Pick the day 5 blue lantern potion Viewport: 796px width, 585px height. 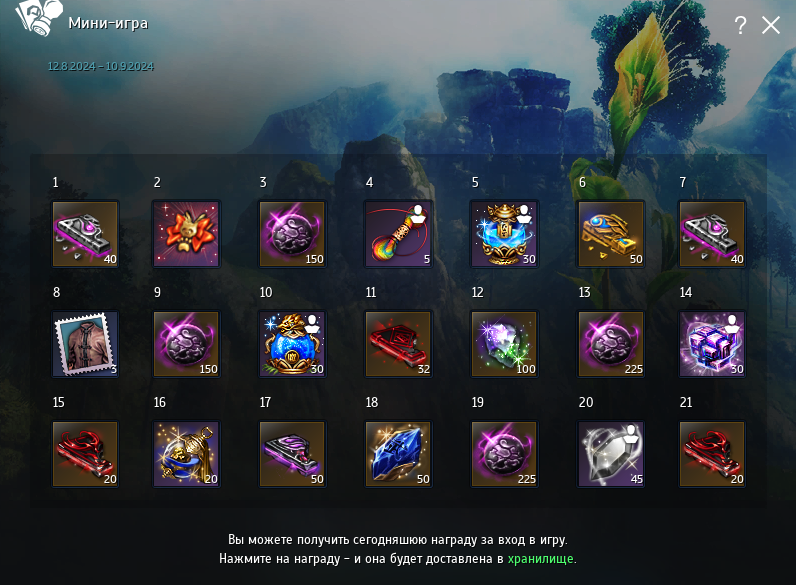tap(504, 234)
